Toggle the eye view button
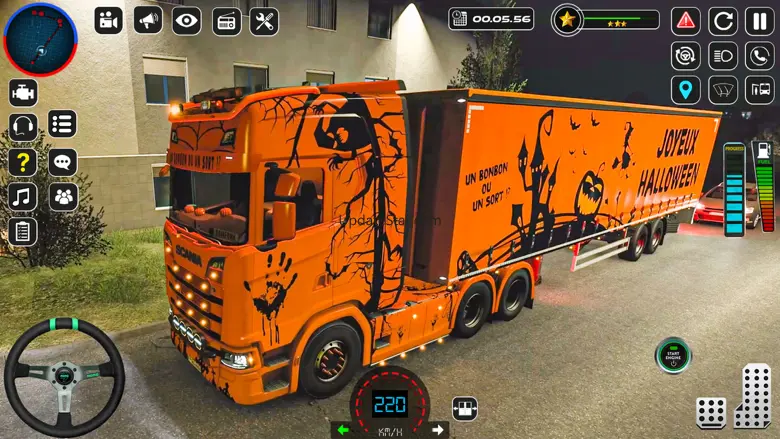 187,20
